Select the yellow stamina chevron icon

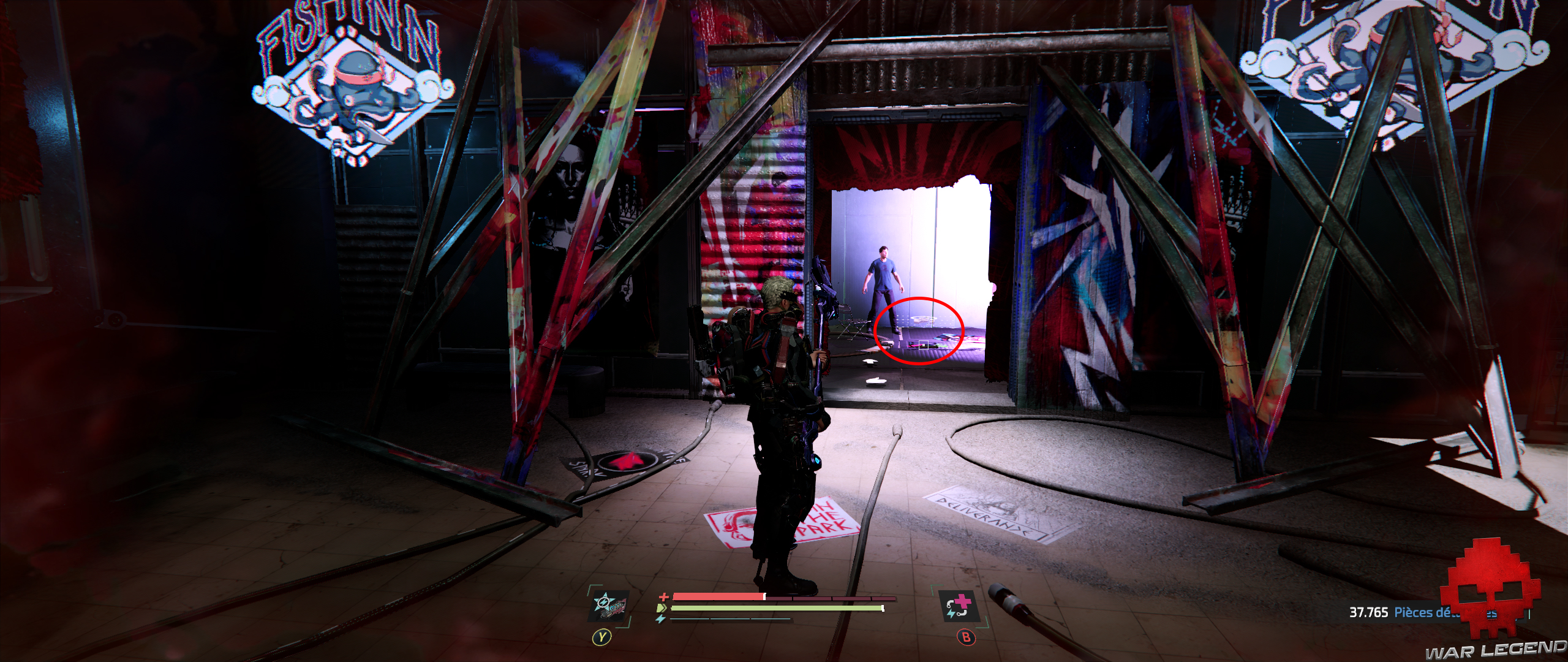[662, 608]
